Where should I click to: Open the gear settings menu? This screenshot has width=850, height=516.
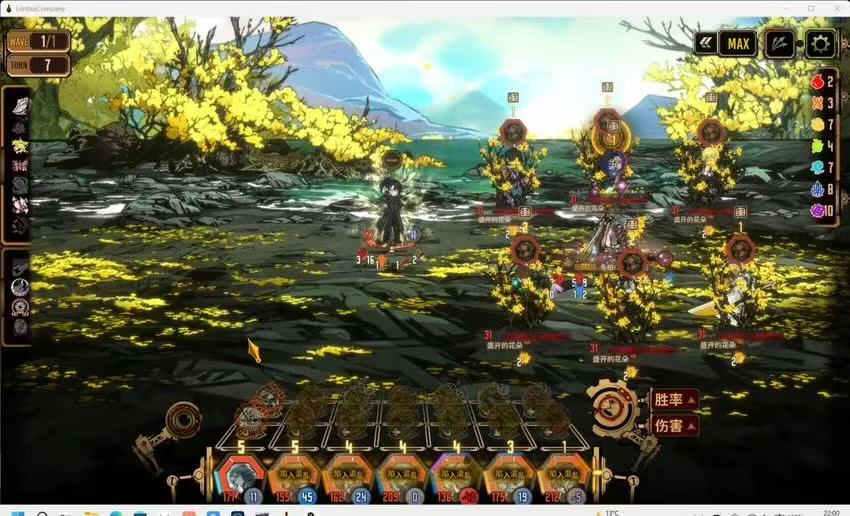click(821, 43)
